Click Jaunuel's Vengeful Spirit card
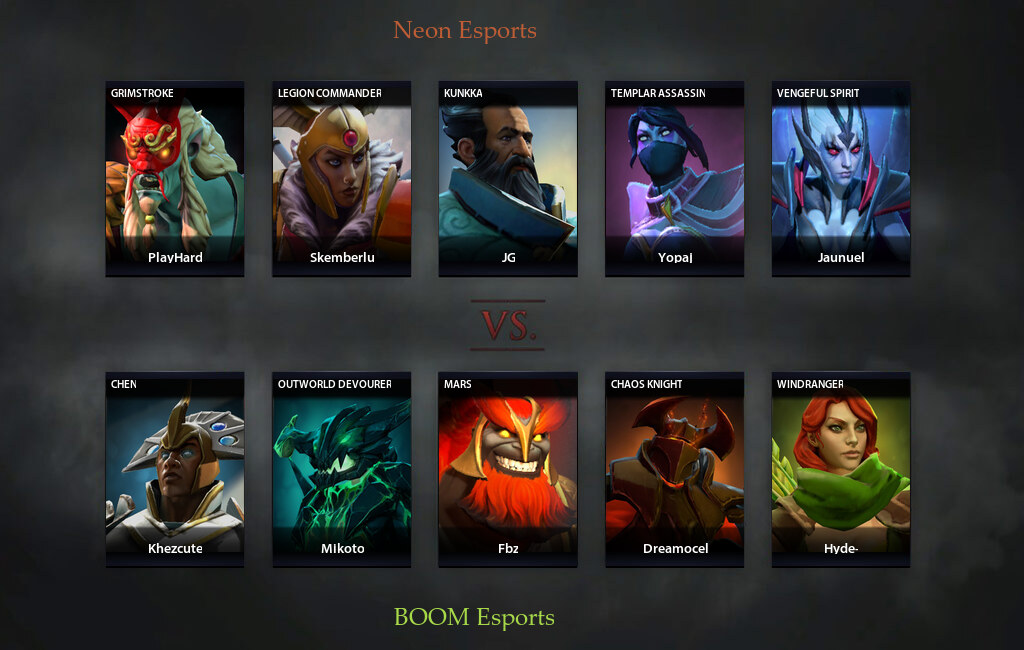Image resolution: width=1024 pixels, height=650 pixels. point(841,178)
